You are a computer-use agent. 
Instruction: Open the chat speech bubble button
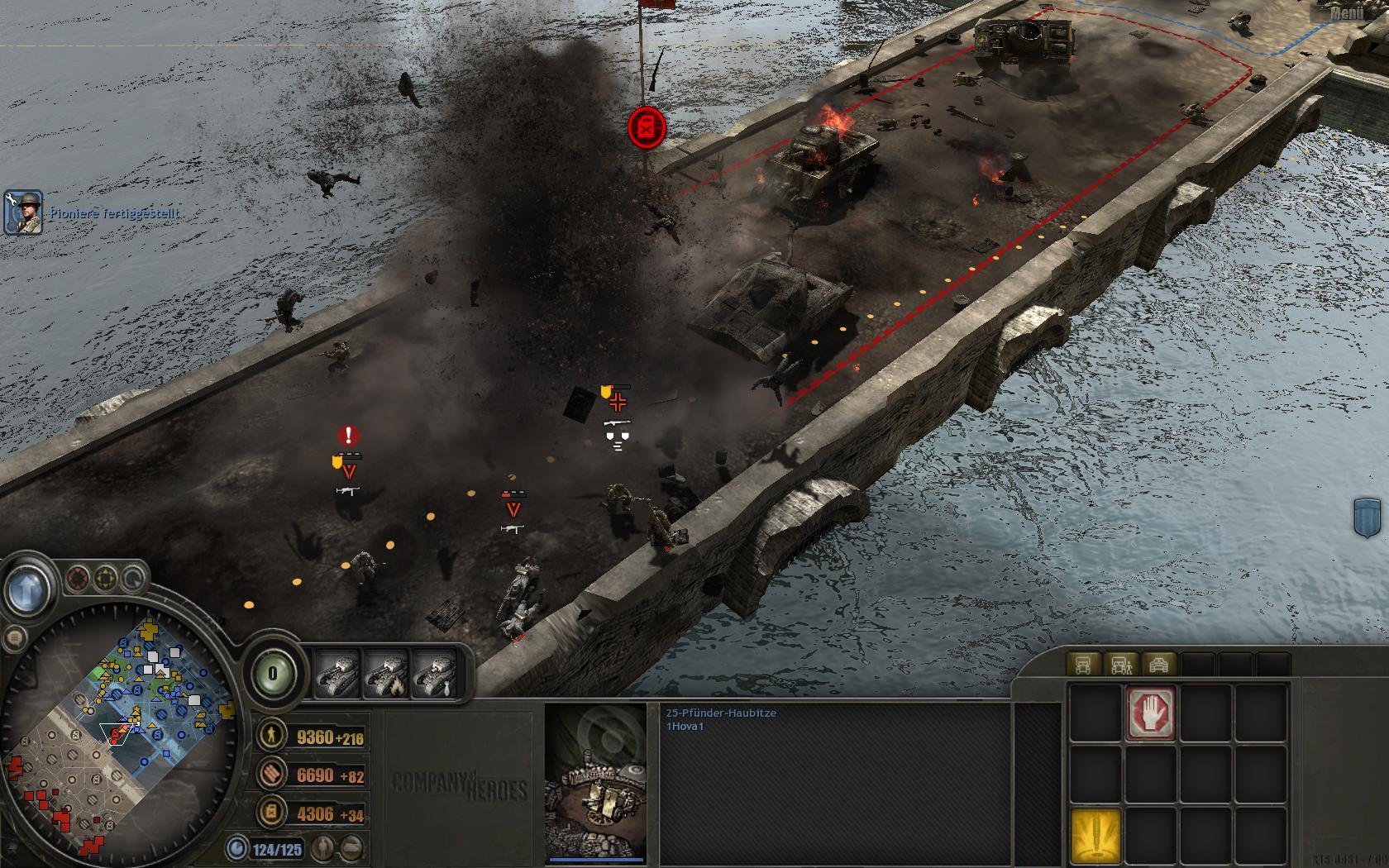(x=13, y=638)
